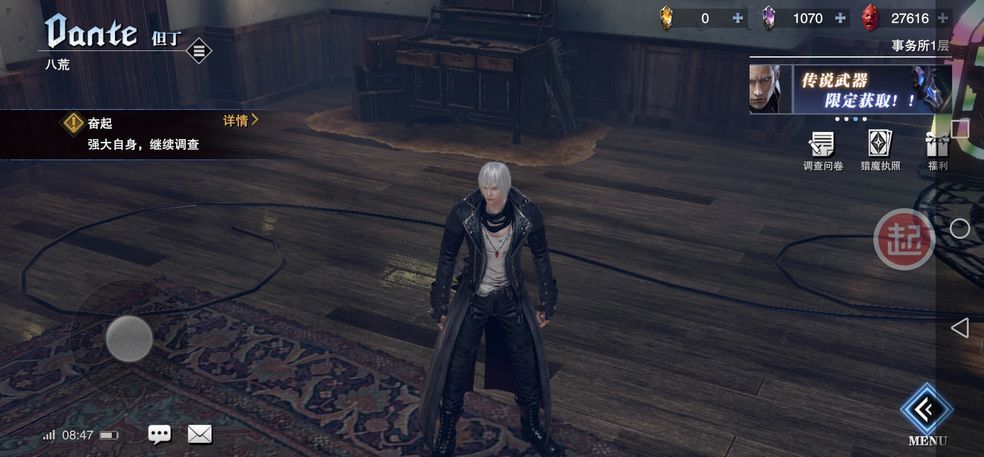Tap the Android back triangle button

pos(959,328)
